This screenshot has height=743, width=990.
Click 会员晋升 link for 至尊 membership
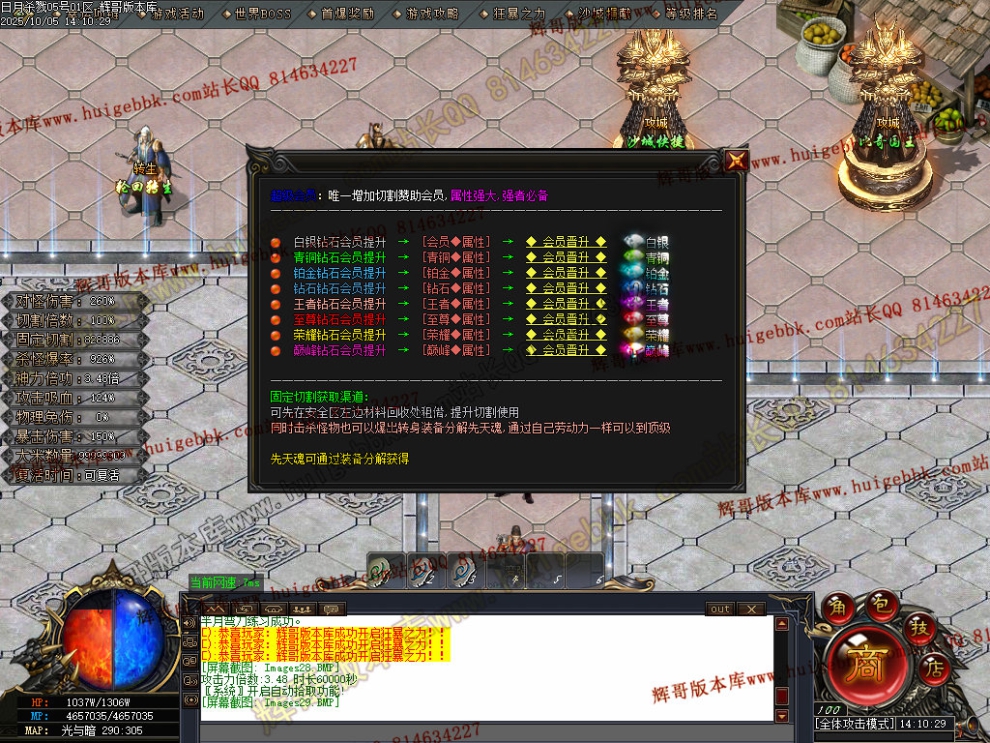pos(566,319)
